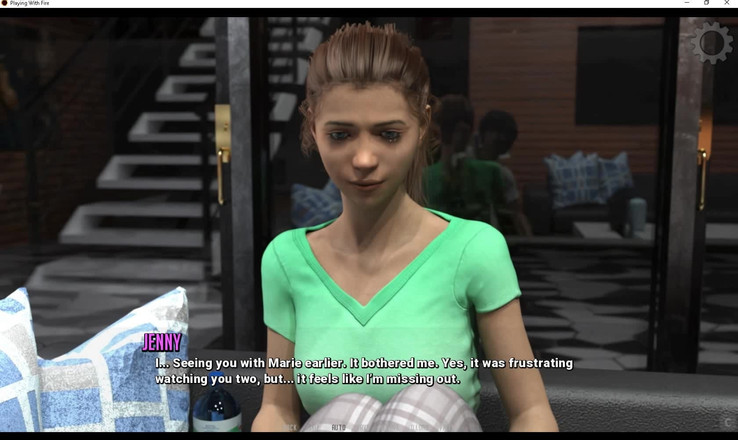The height and width of the screenshot is (440, 738).
Task: Toggle the Auto advance option
Action: pos(339,427)
